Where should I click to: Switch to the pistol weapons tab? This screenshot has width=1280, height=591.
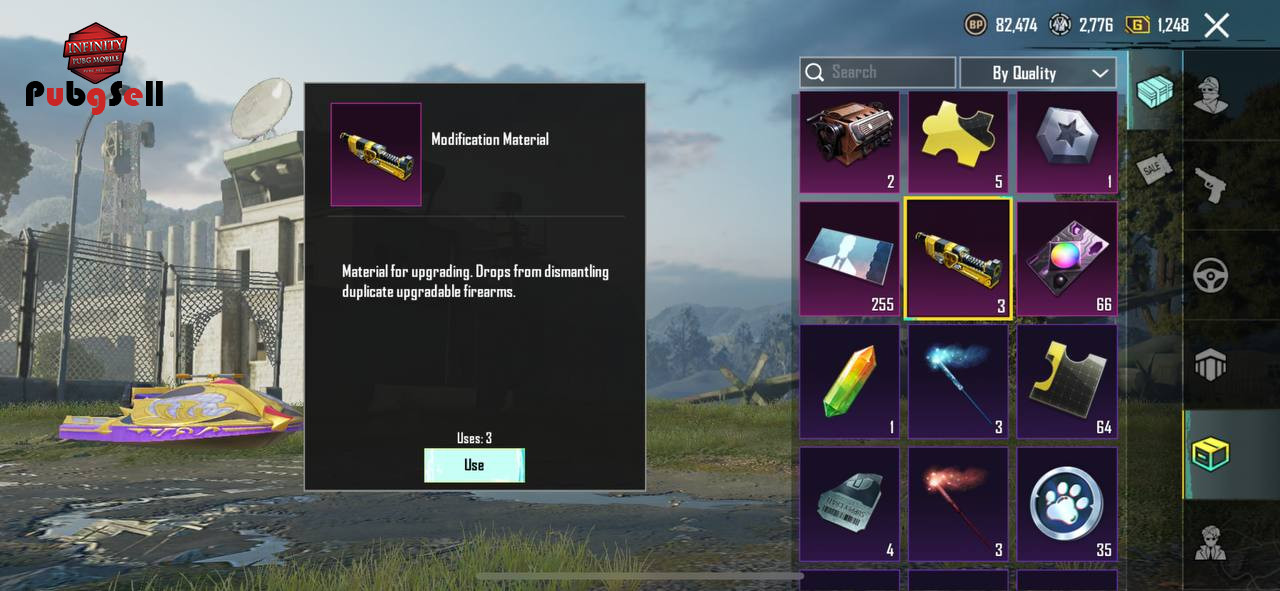tap(1211, 185)
